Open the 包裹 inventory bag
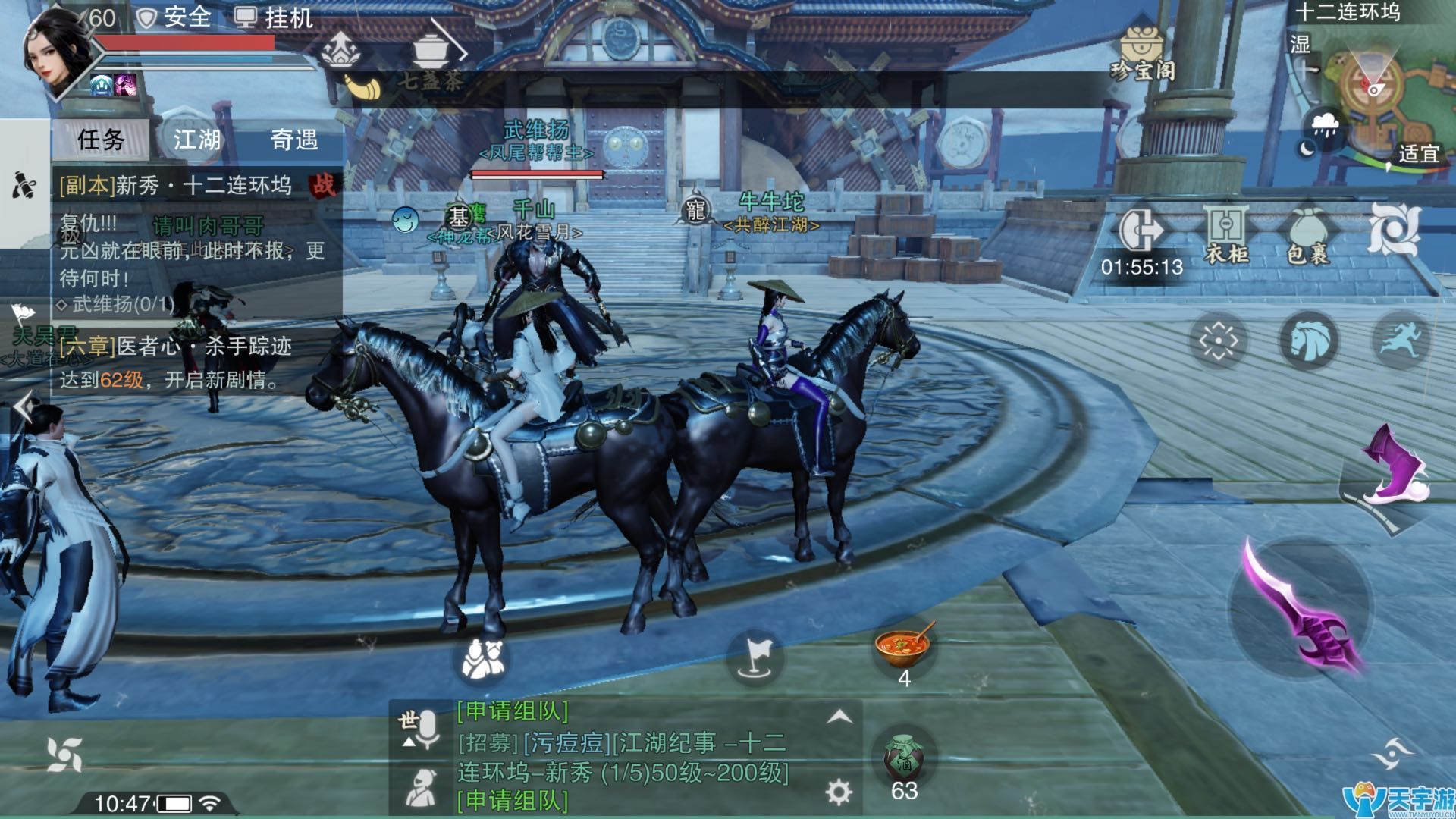 (1308, 234)
